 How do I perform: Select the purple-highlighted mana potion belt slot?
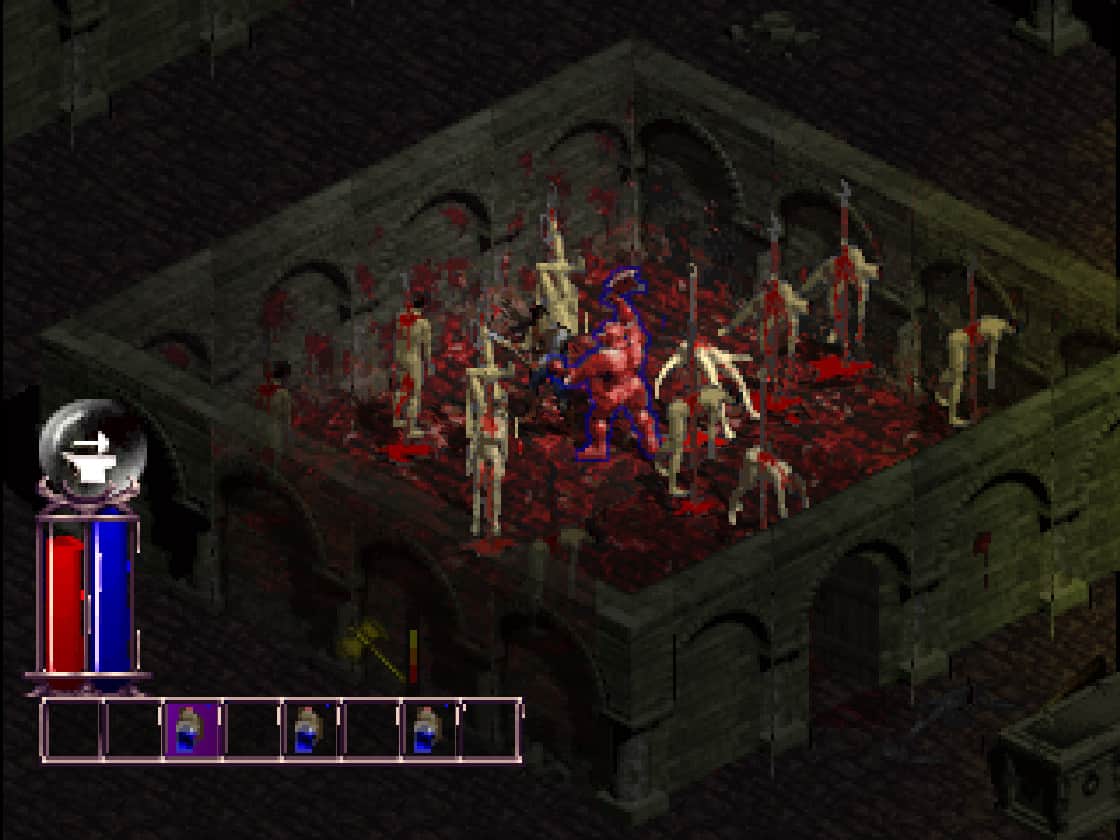[190, 731]
